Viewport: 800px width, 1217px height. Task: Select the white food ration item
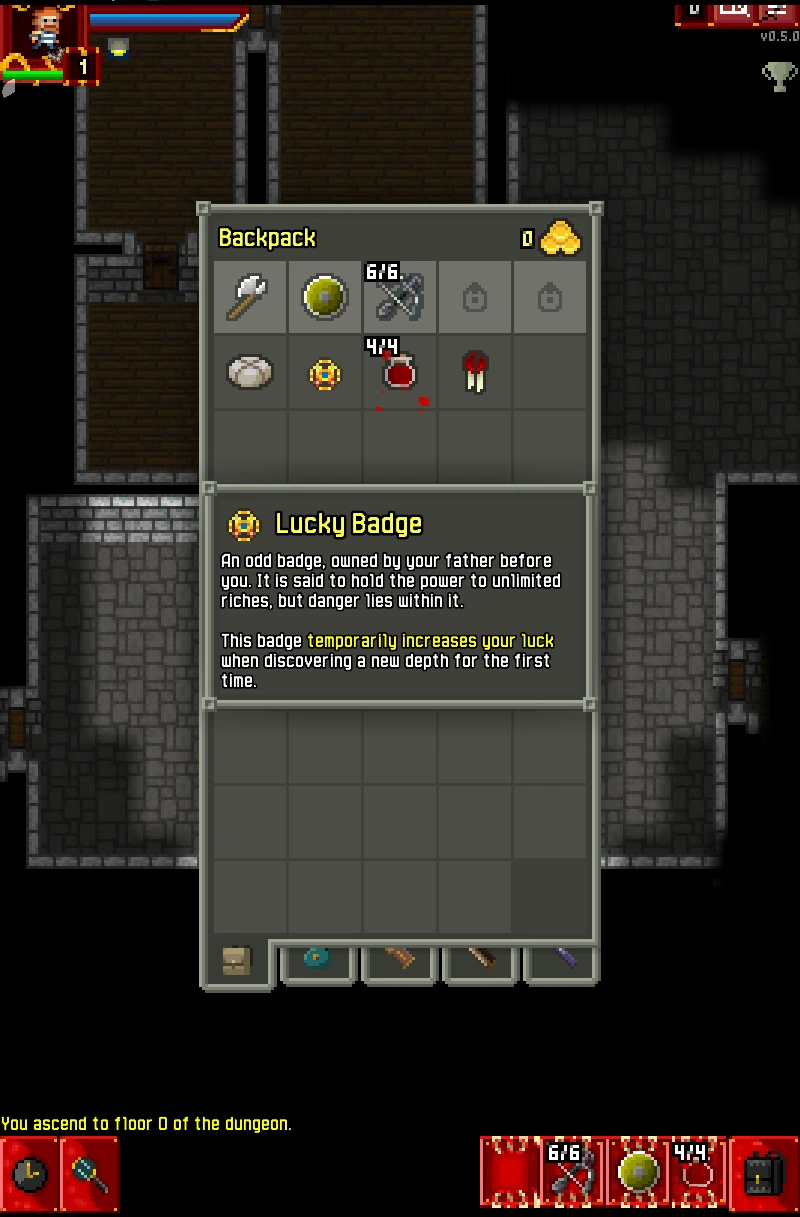coord(250,372)
